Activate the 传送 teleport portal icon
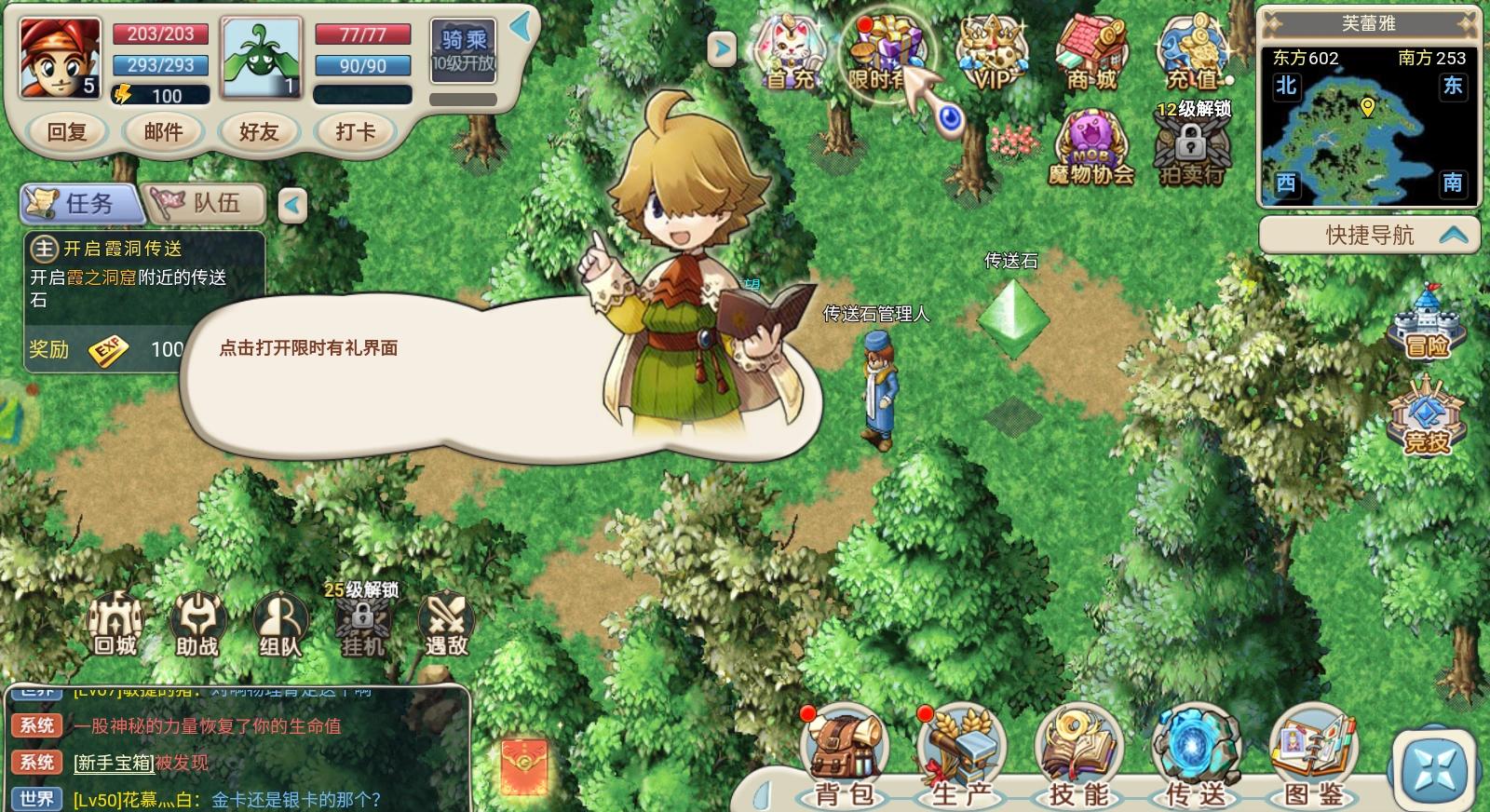This screenshot has width=1490, height=812. (1197, 756)
